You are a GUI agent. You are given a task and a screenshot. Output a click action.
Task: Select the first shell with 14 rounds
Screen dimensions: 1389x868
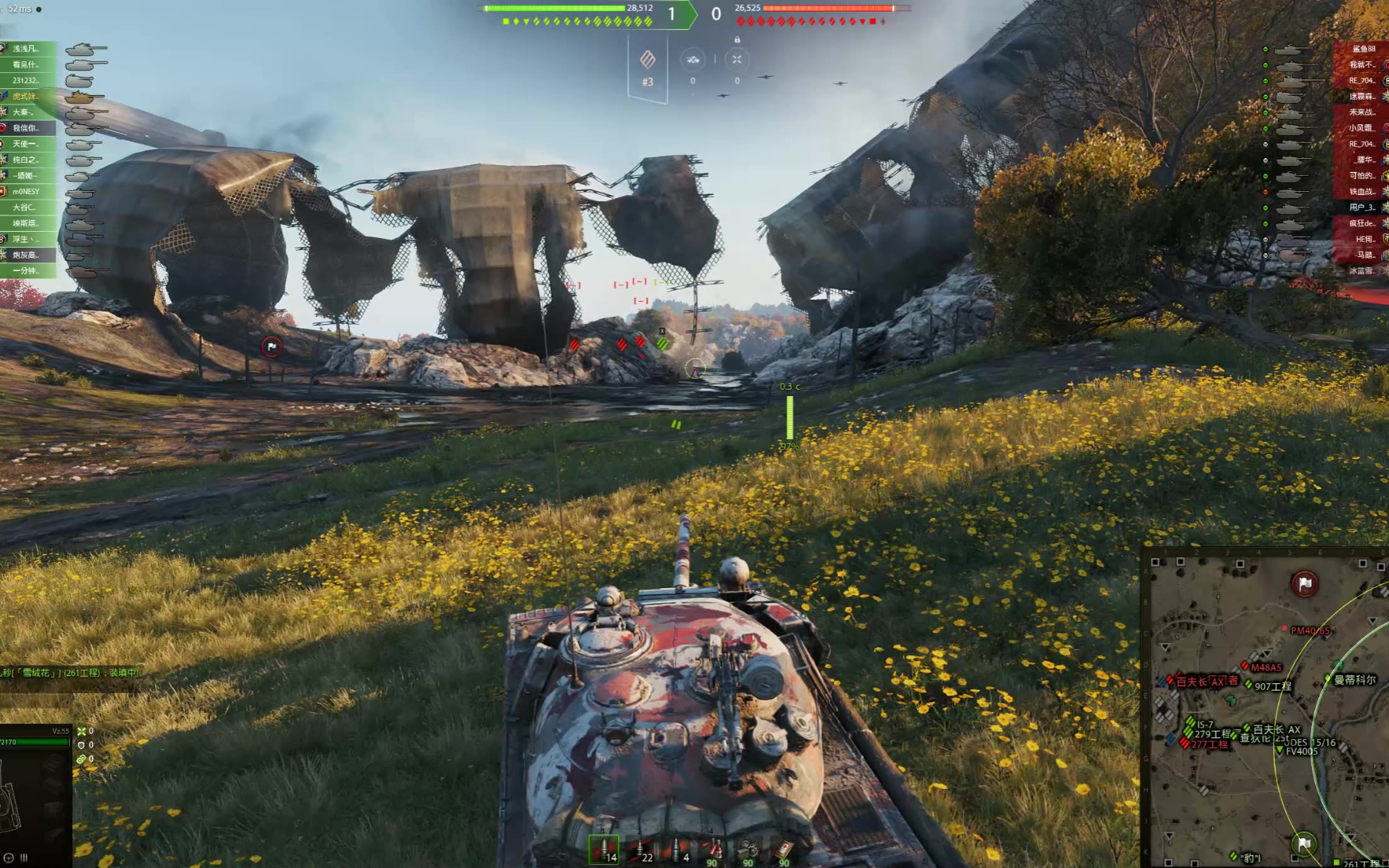tap(604, 850)
